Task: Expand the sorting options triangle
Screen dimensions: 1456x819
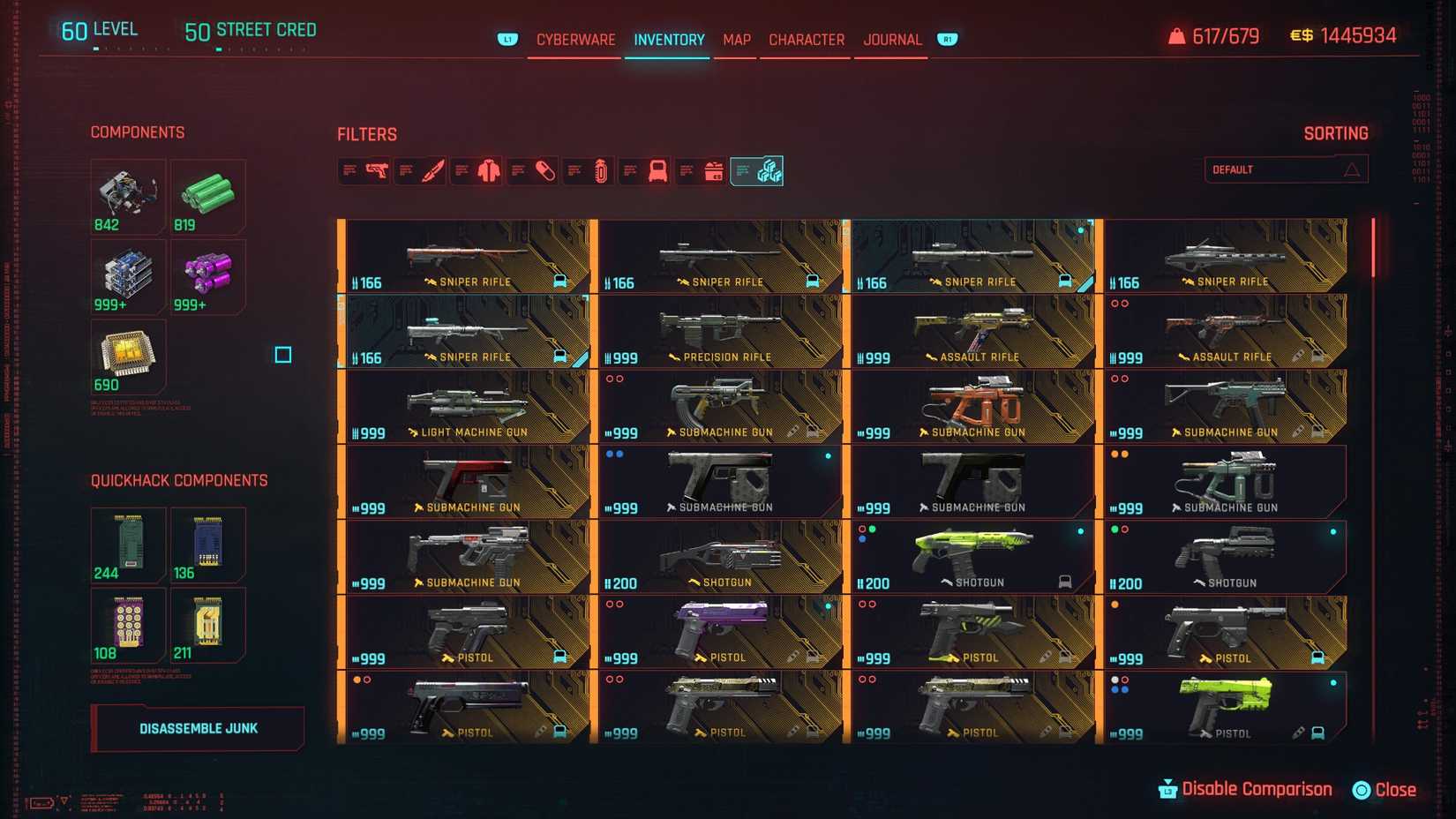Action: tap(1353, 169)
